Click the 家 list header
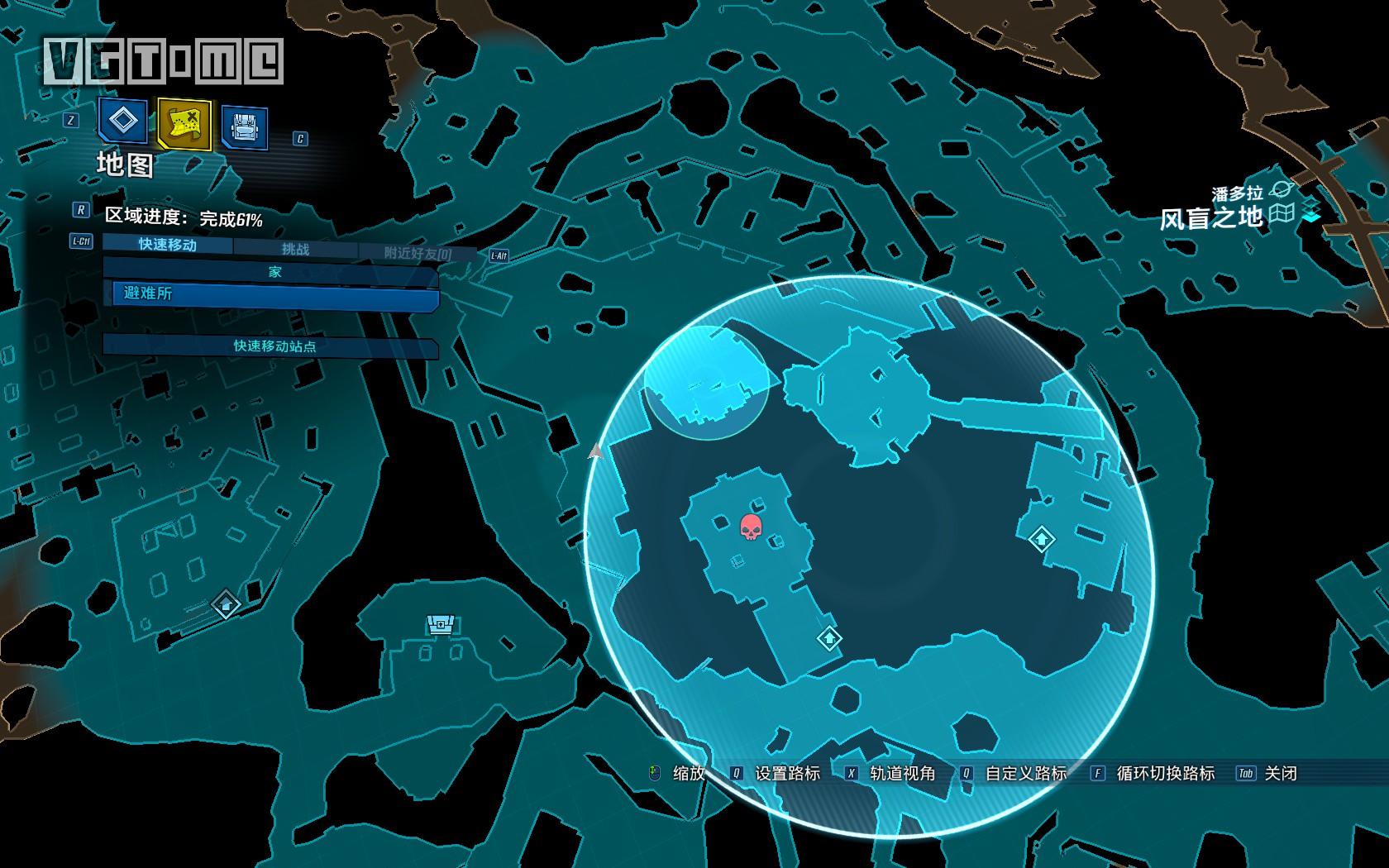Image resolution: width=1389 pixels, height=868 pixels. (x=273, y=271)
